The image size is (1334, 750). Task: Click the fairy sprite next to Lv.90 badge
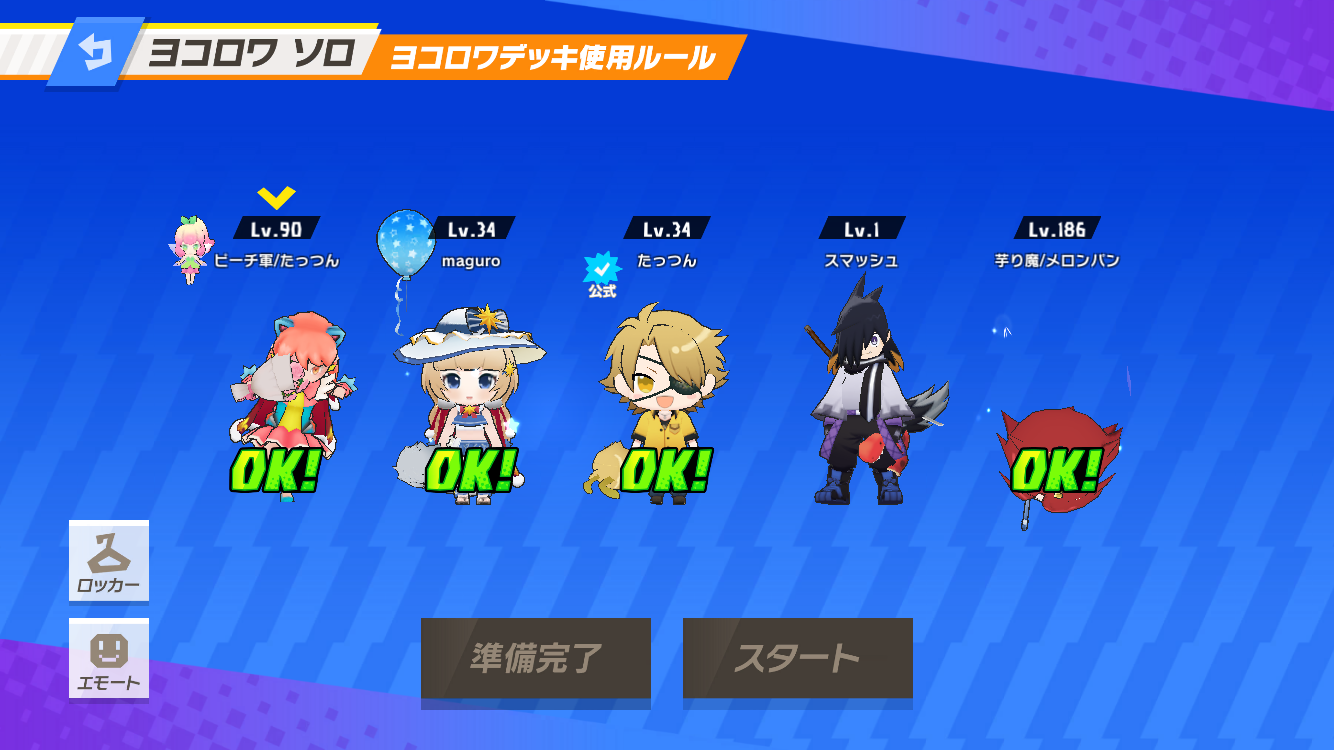(190, 248)
